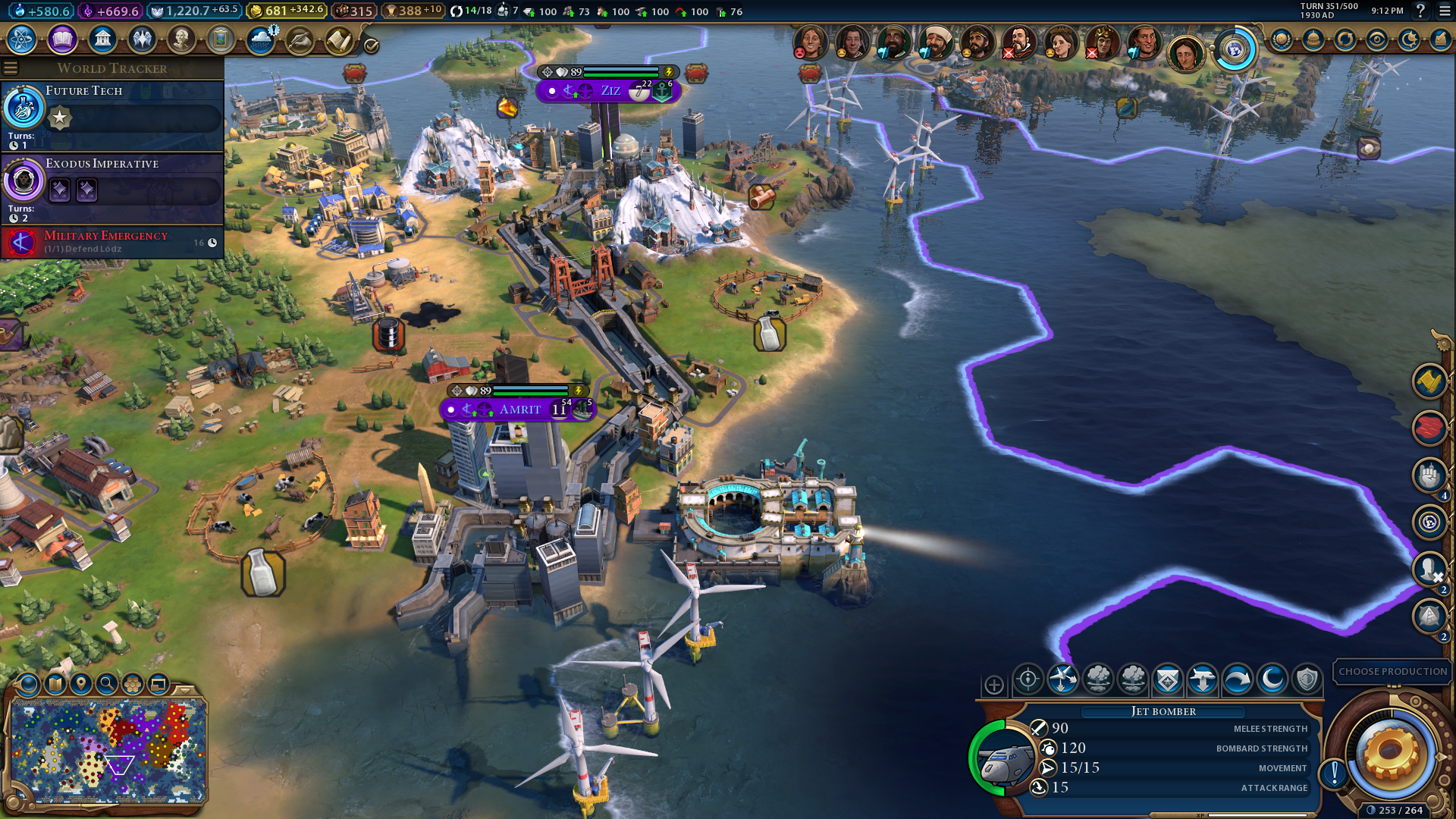
Task: Activate the sleep crescent moon unit action
Action: pyautogui.click(x=1272, y=679)
